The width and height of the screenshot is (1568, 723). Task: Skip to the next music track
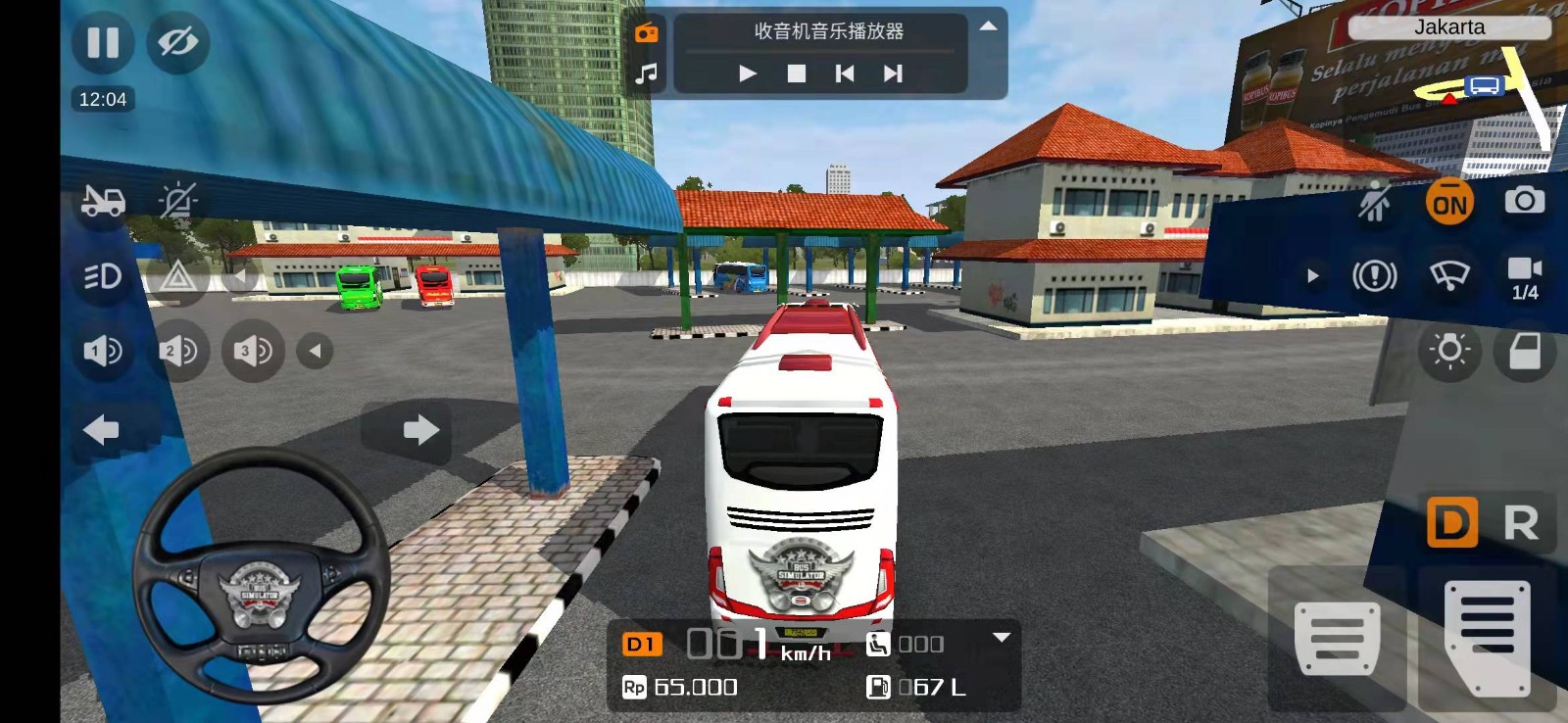point(893,73)
